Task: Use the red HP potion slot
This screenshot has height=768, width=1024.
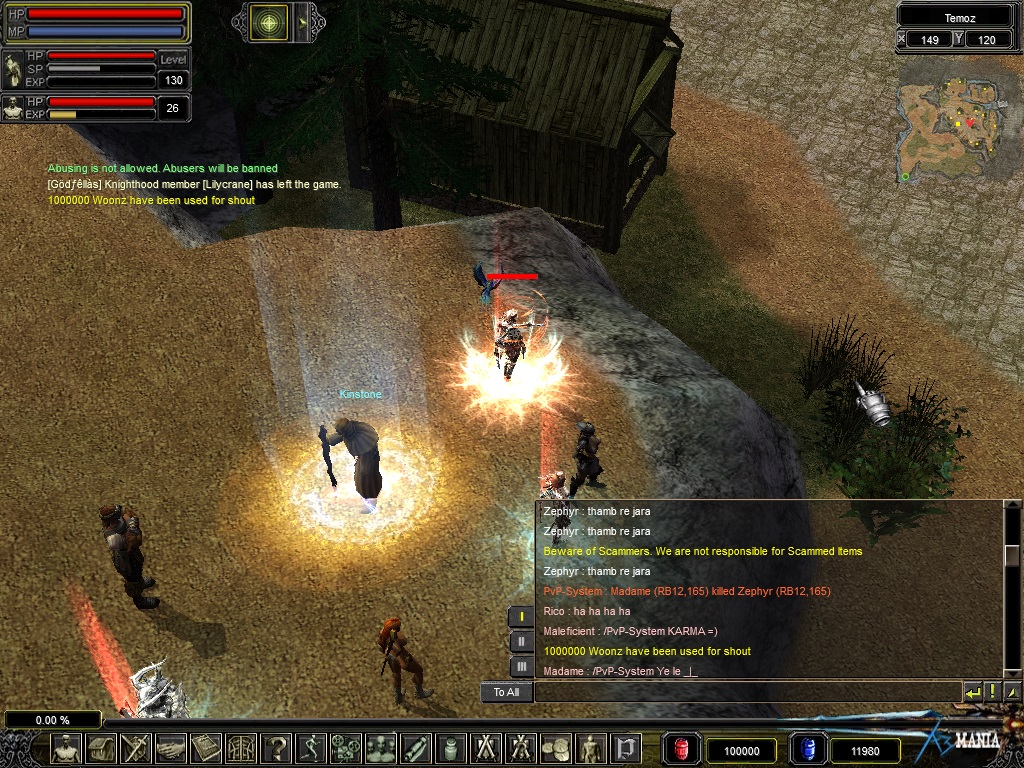Action: tap(681, 750)
